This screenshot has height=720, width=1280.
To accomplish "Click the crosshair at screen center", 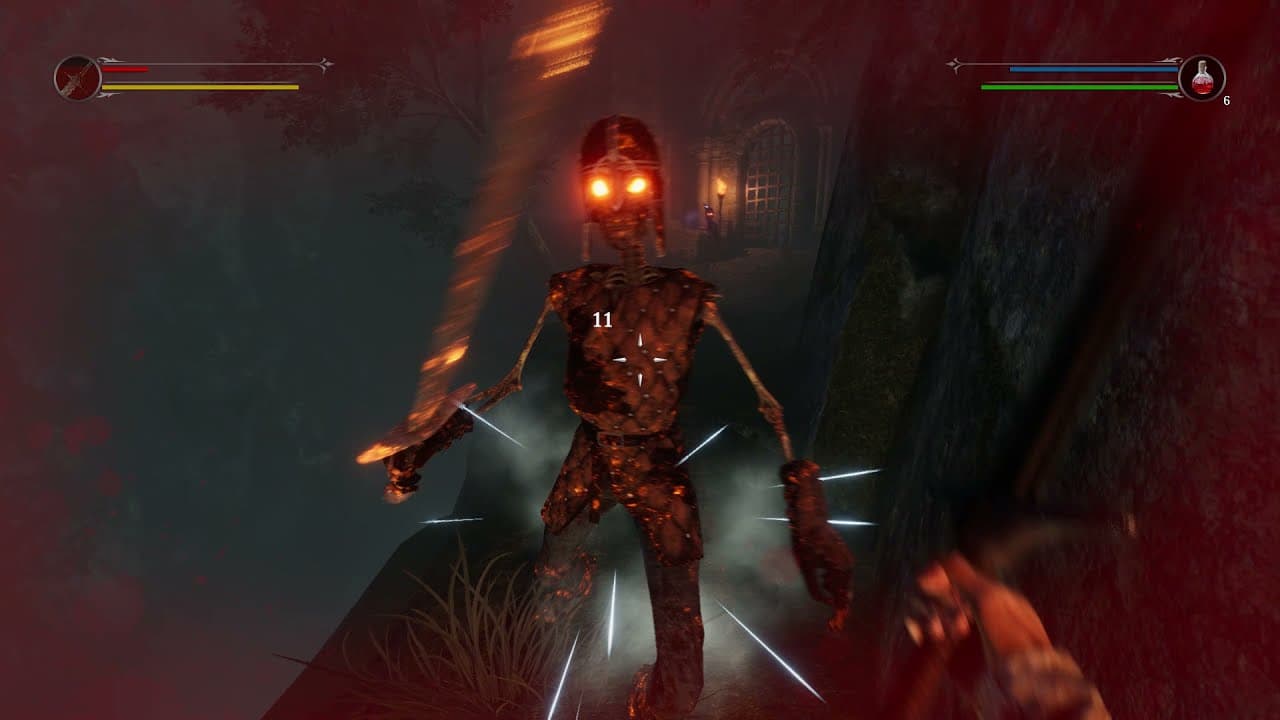I will tap(640, 360).
